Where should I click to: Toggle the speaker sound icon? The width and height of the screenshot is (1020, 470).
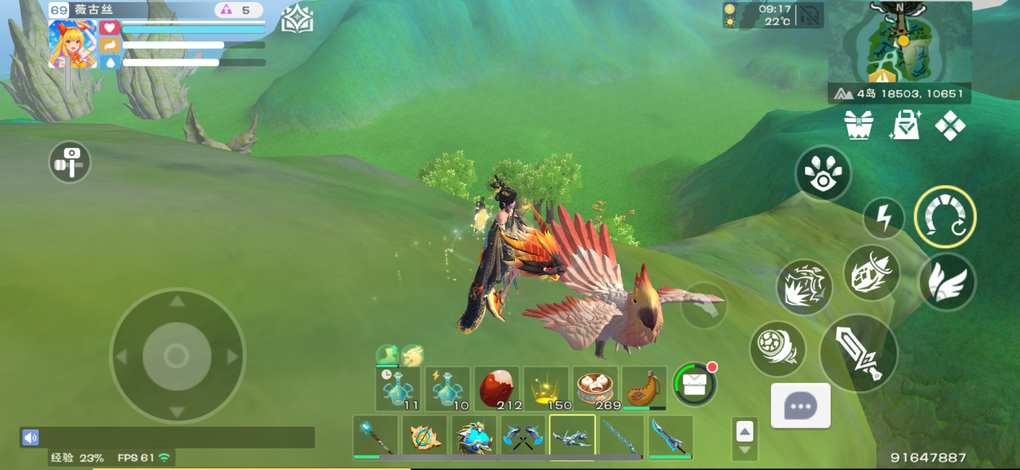[x=30, y=437]
